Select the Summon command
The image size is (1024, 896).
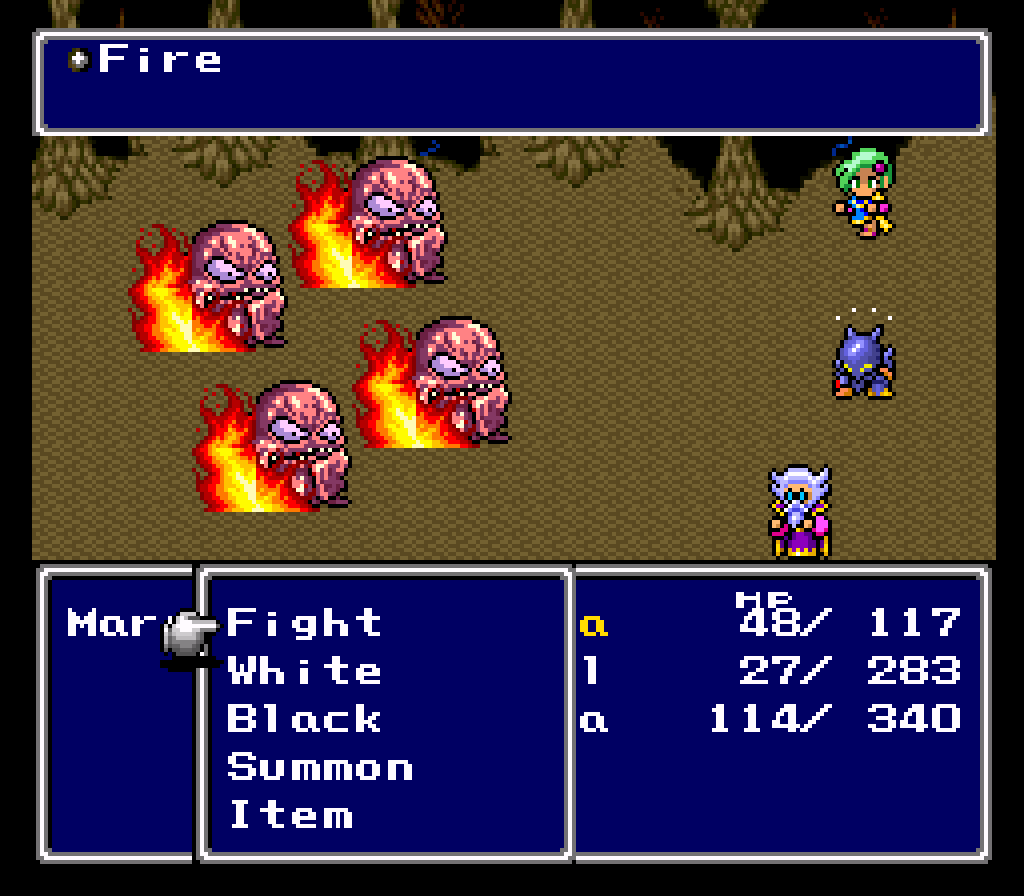click(319, 767)
